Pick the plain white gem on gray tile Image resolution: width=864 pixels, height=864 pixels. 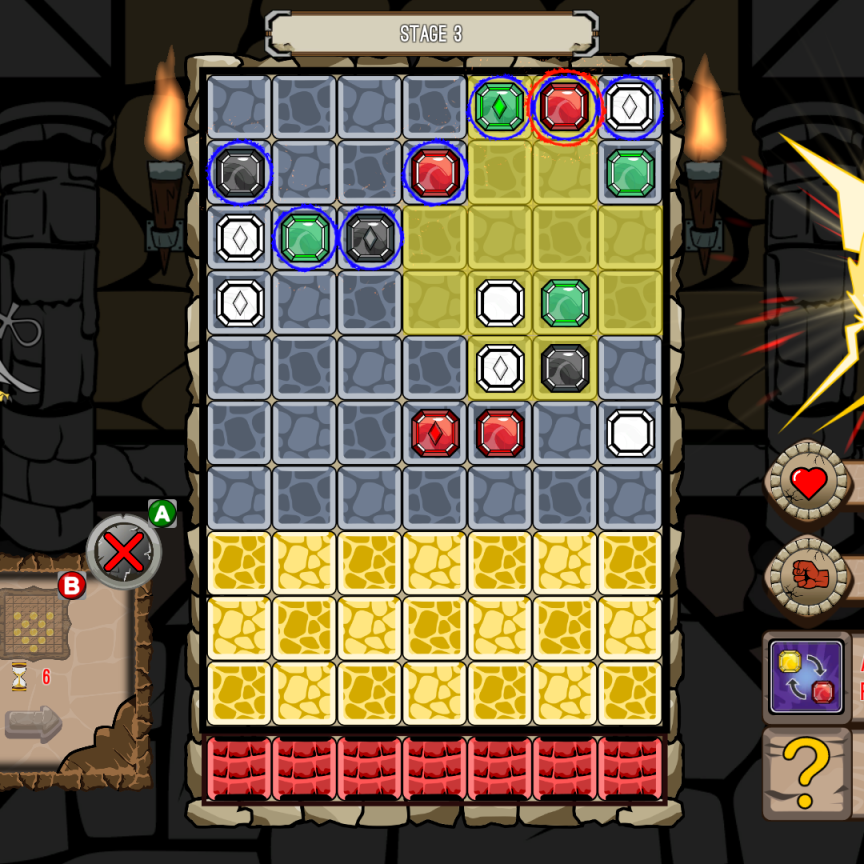(x=630, y=433)
